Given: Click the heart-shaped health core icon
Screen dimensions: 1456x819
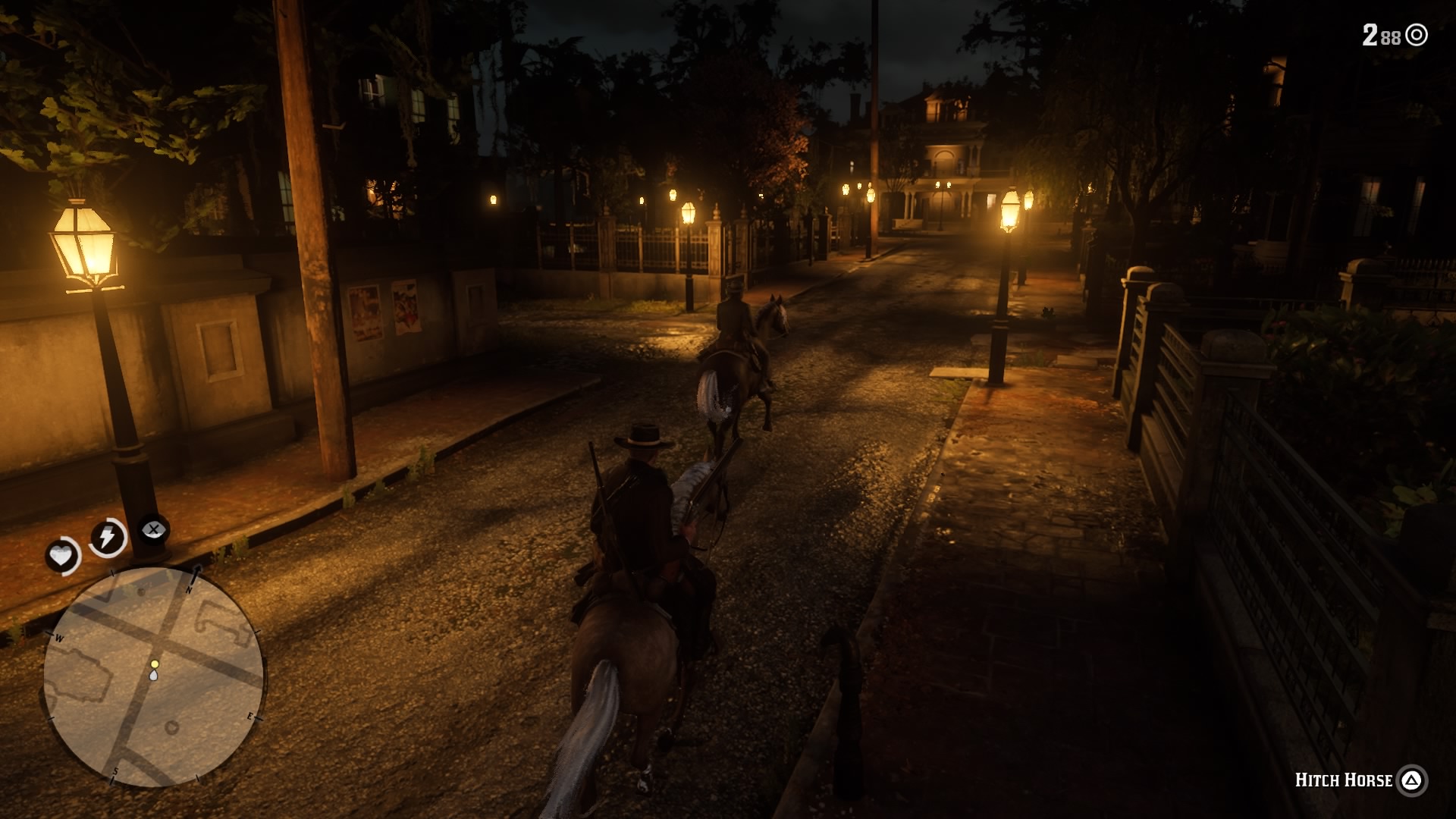Looking at the screenshot, I should pyautogui.click(x=62, y=553).
